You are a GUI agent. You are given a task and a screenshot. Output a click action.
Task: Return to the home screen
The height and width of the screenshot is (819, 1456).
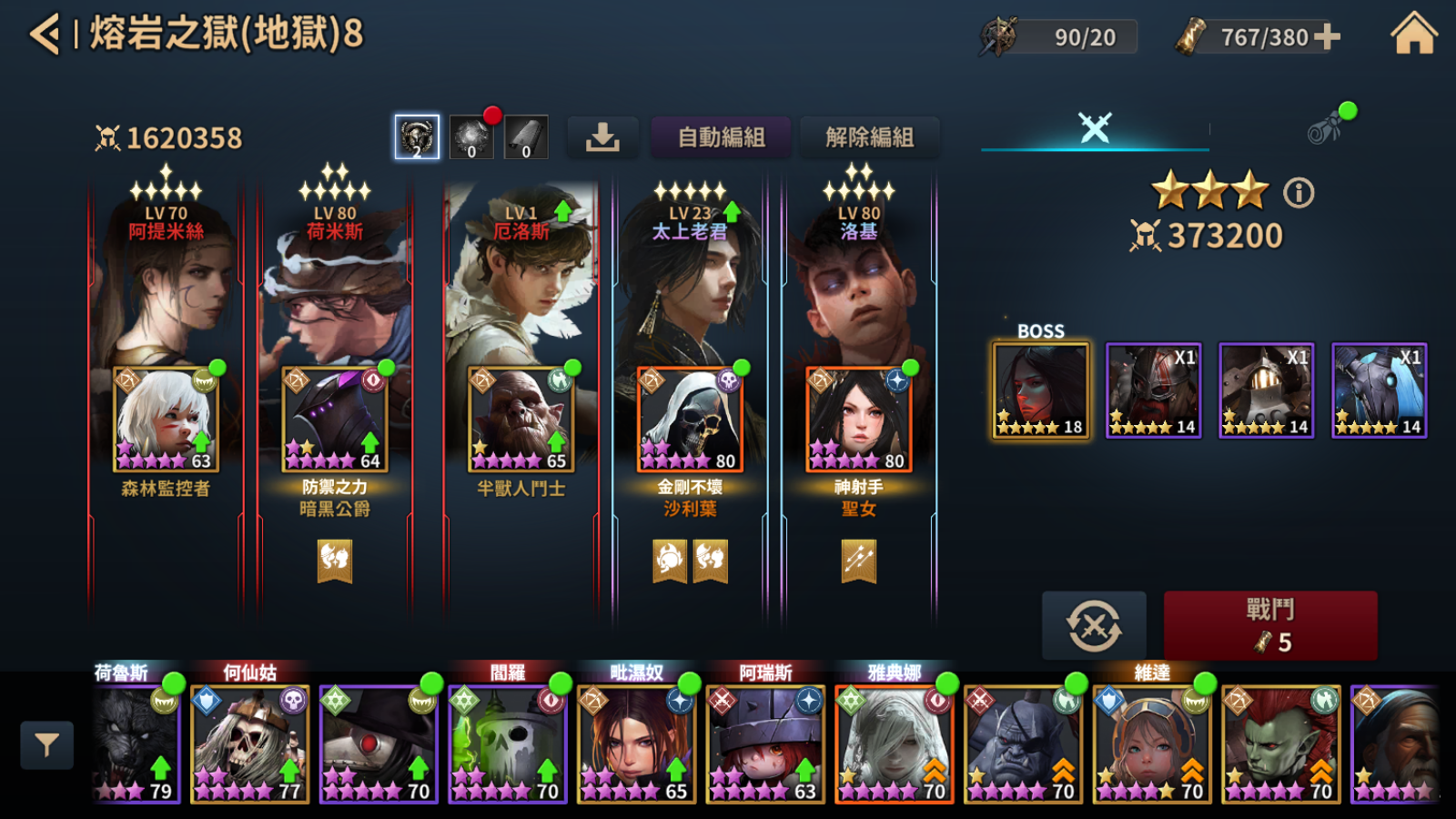(x=1413, y=35)
